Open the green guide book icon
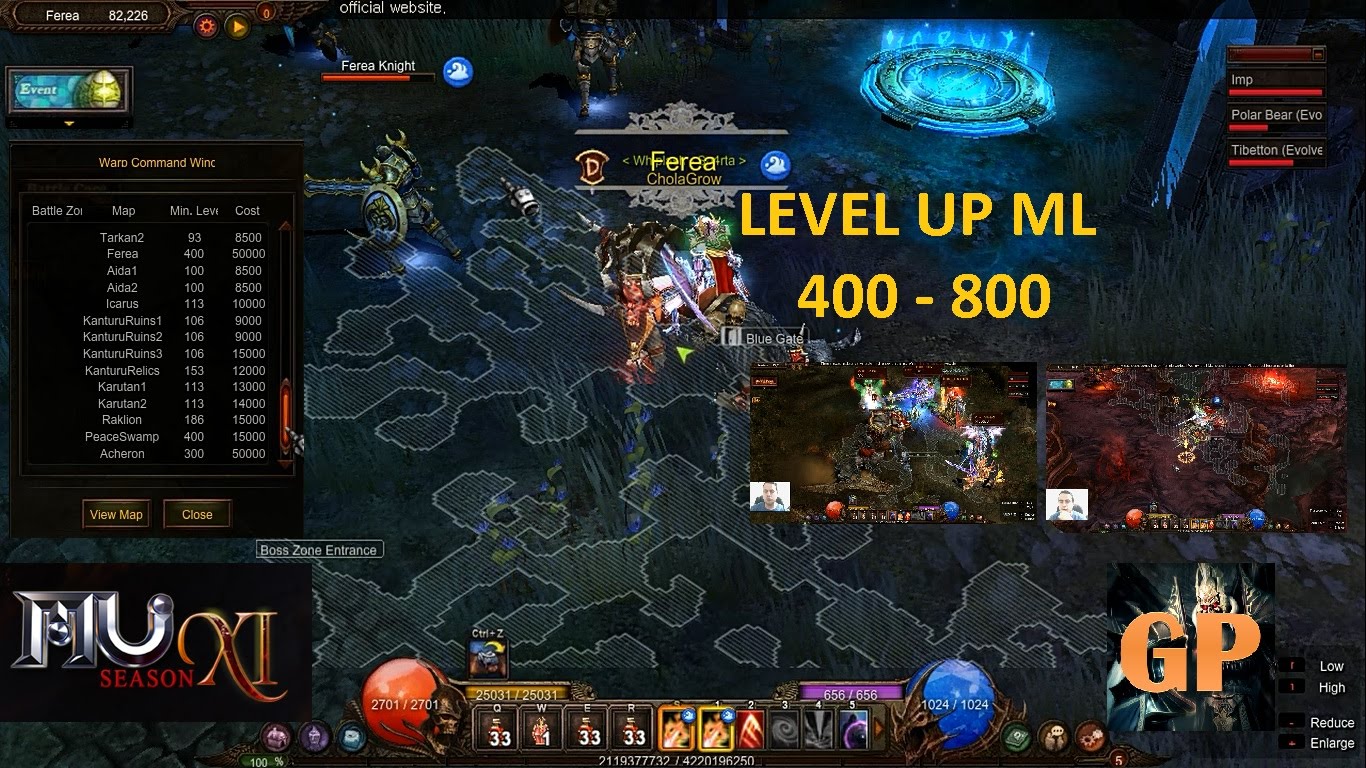This screenshot has width=1366, height=768. (1015, 737)
